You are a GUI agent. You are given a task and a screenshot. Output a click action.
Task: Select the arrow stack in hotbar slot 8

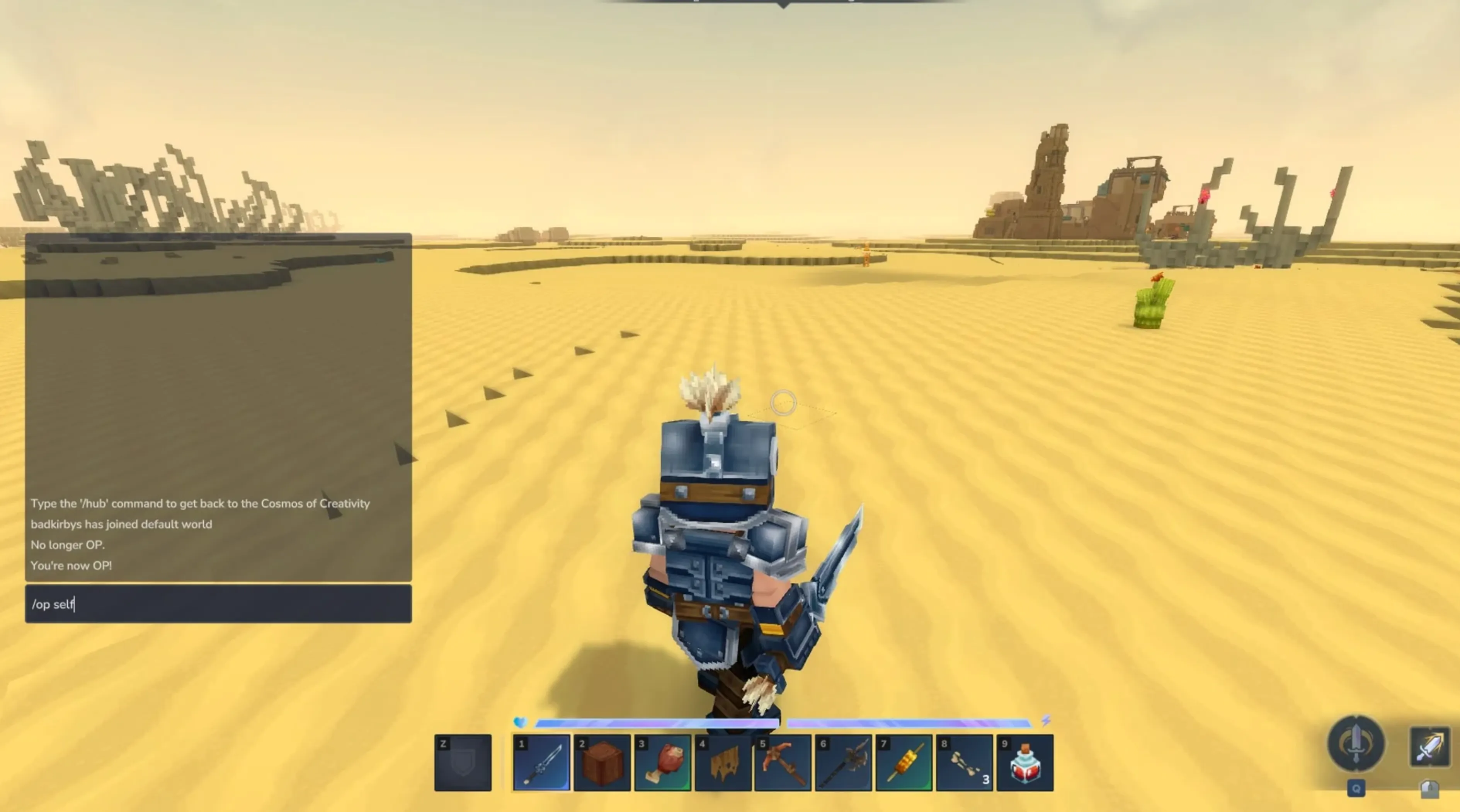(x=965, y=762)
